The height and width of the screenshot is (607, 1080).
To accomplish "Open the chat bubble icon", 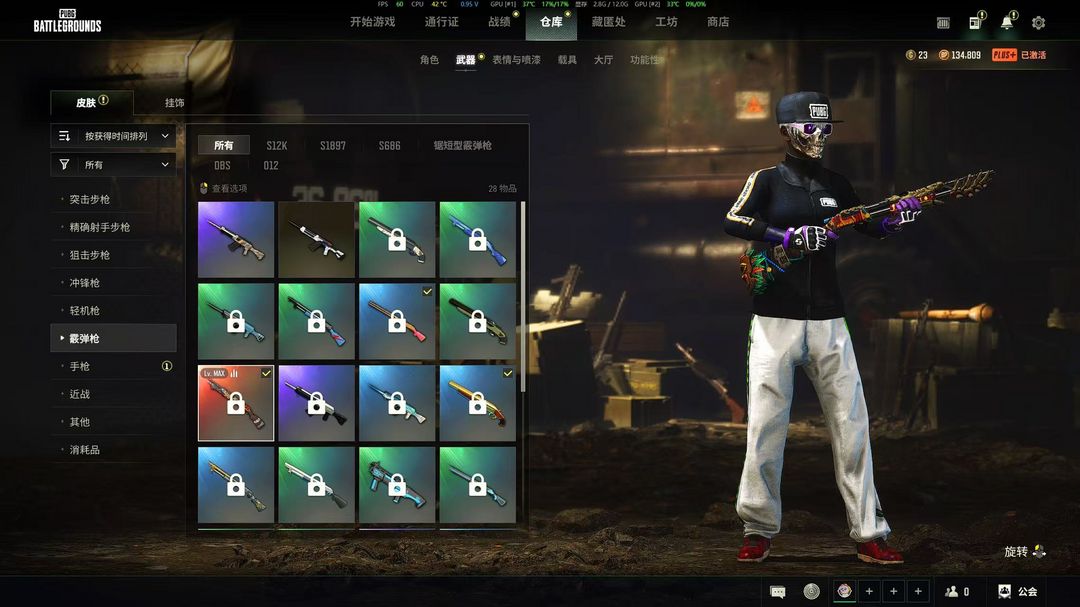I will pos(778,591).
